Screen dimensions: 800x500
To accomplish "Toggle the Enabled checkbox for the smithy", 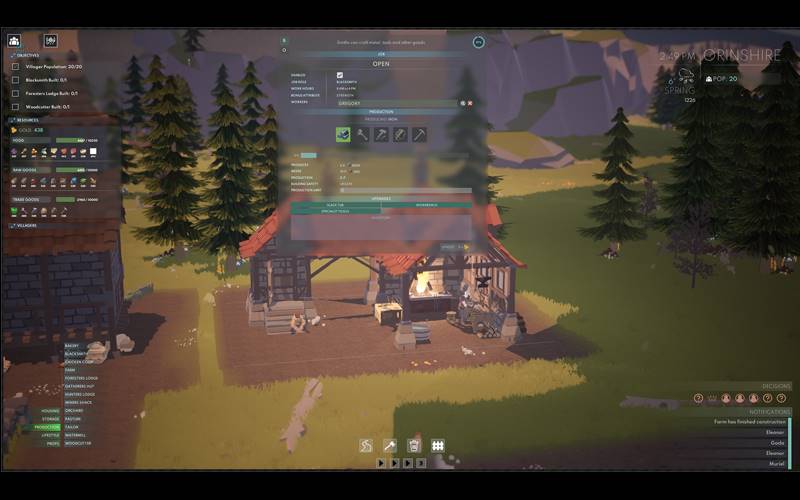I will (x=341, y=75).
